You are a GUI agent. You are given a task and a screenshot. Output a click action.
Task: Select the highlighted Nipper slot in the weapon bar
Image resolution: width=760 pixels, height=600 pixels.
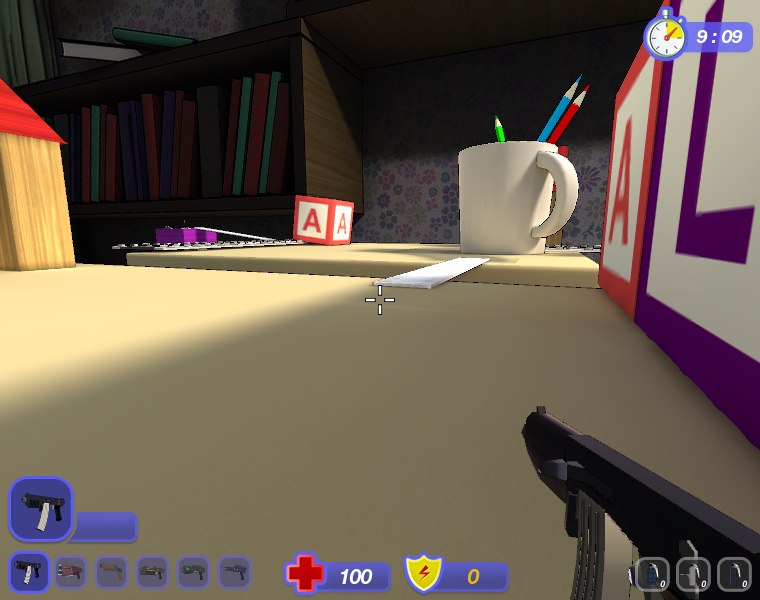27,572
